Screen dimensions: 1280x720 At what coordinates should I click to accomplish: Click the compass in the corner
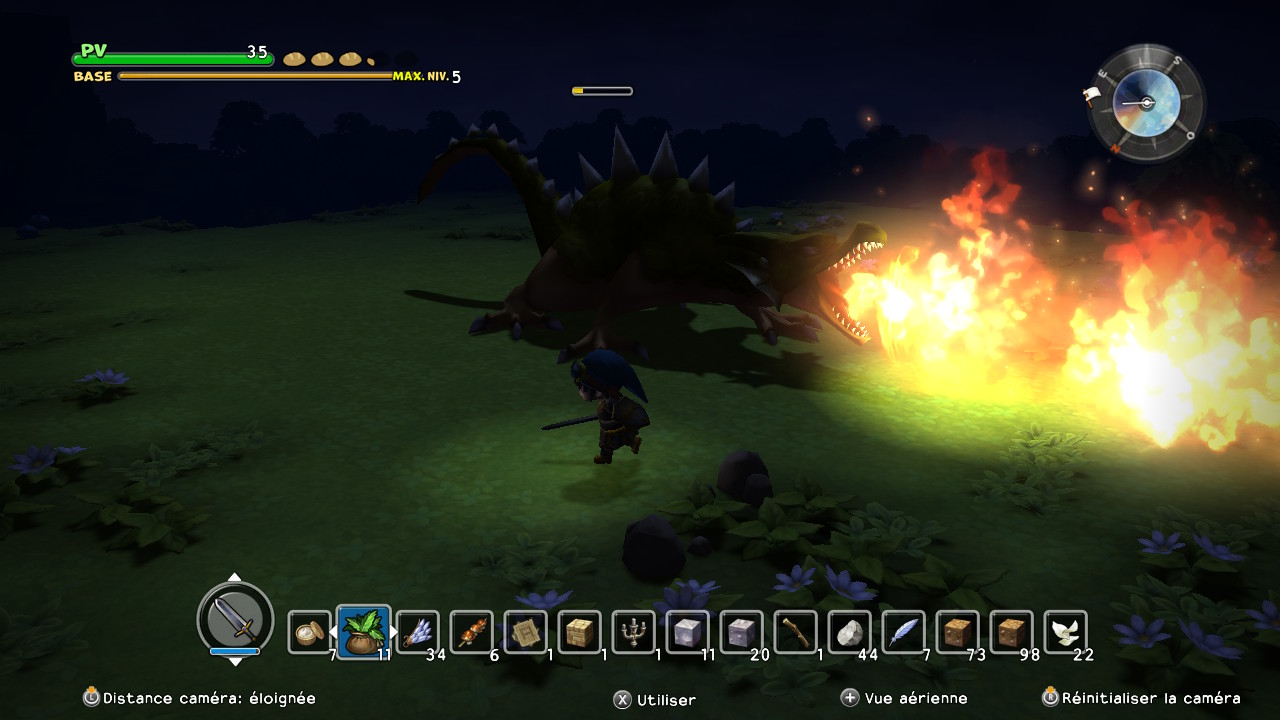(1146, 103)
